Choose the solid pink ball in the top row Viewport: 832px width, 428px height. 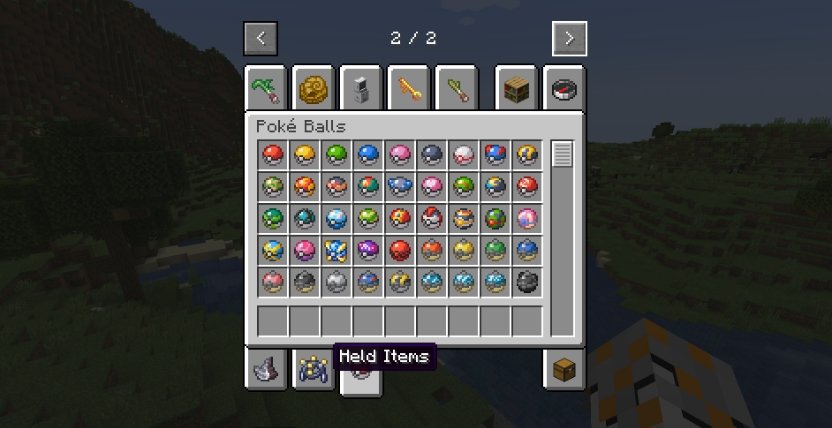coord(400,155)
